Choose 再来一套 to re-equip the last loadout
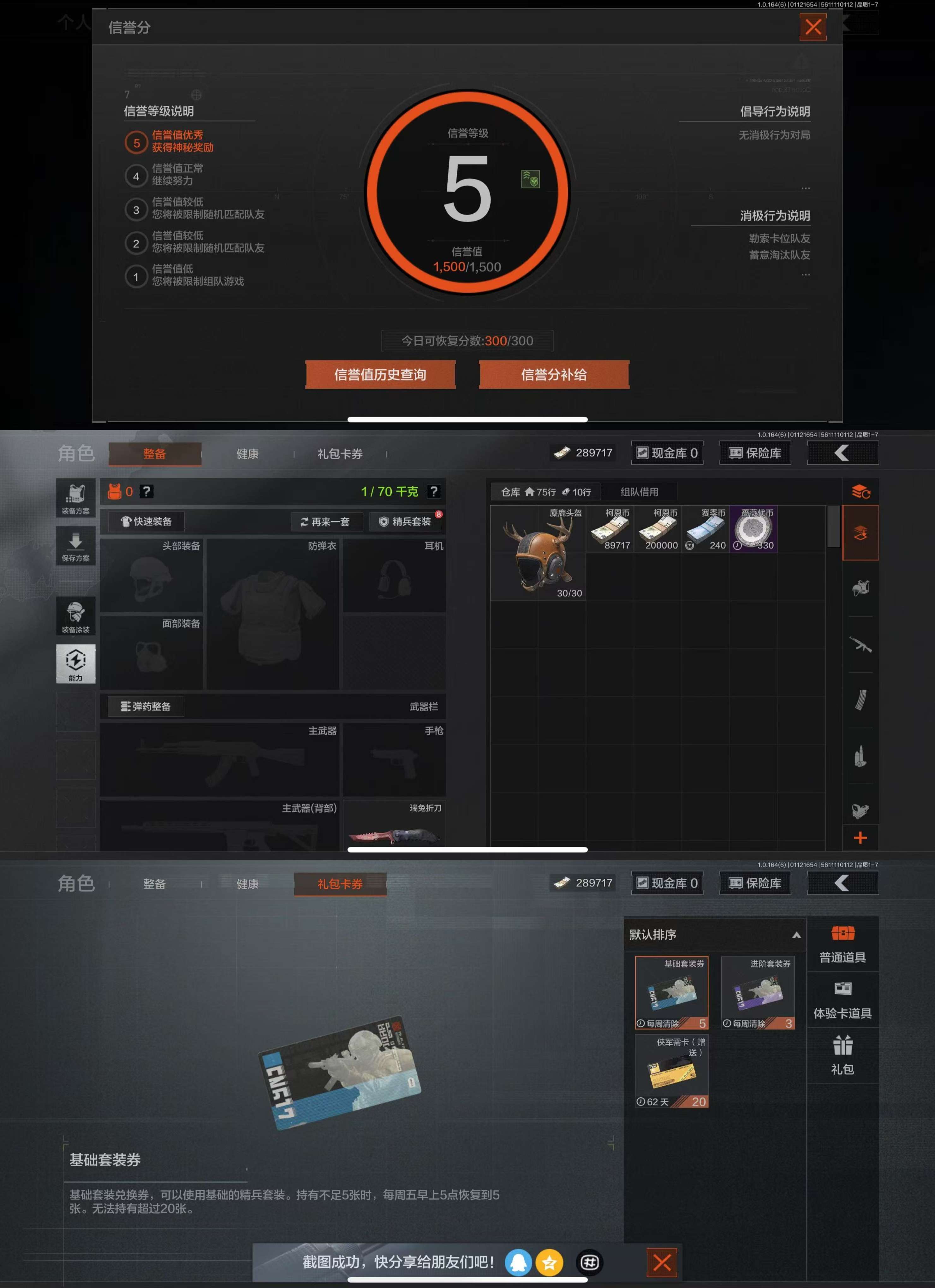Image resolution: width=935 pixels, height=1288 pixels. click(x=326, y=521)
